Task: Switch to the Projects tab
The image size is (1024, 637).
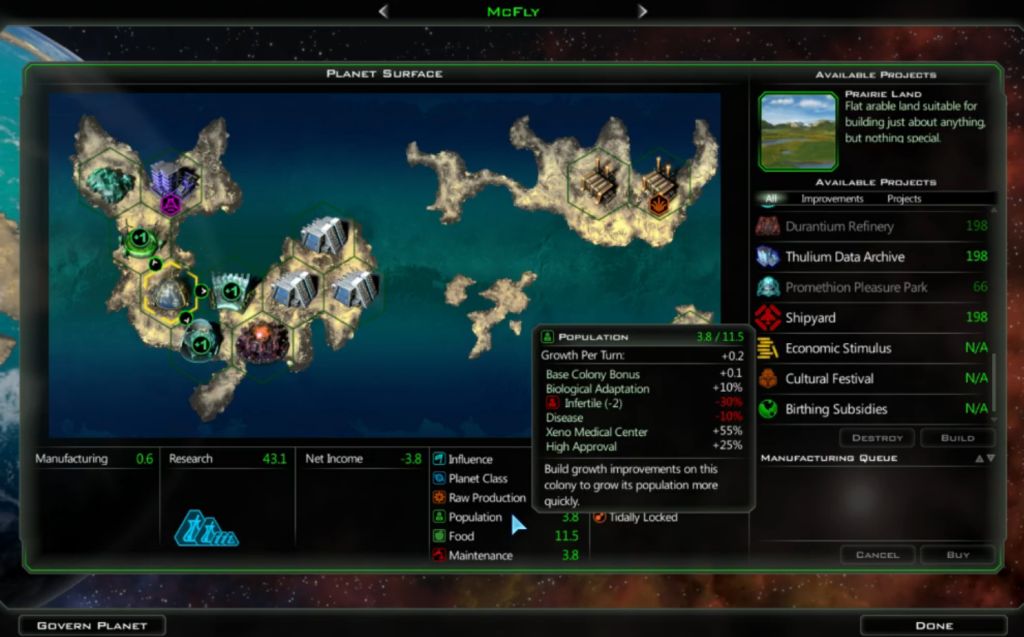Action: point(904,199)
